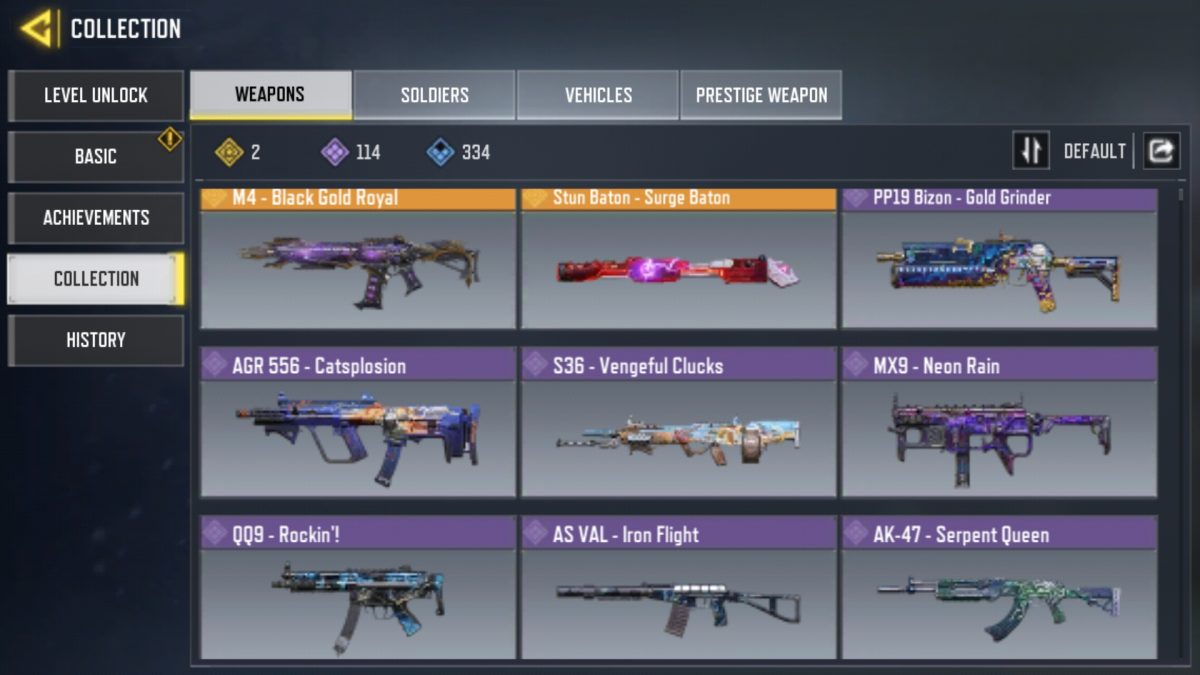Switch to the Prestige Weapon tab
The height and width of the screenshot is (675, 1200).
point(761,95)
